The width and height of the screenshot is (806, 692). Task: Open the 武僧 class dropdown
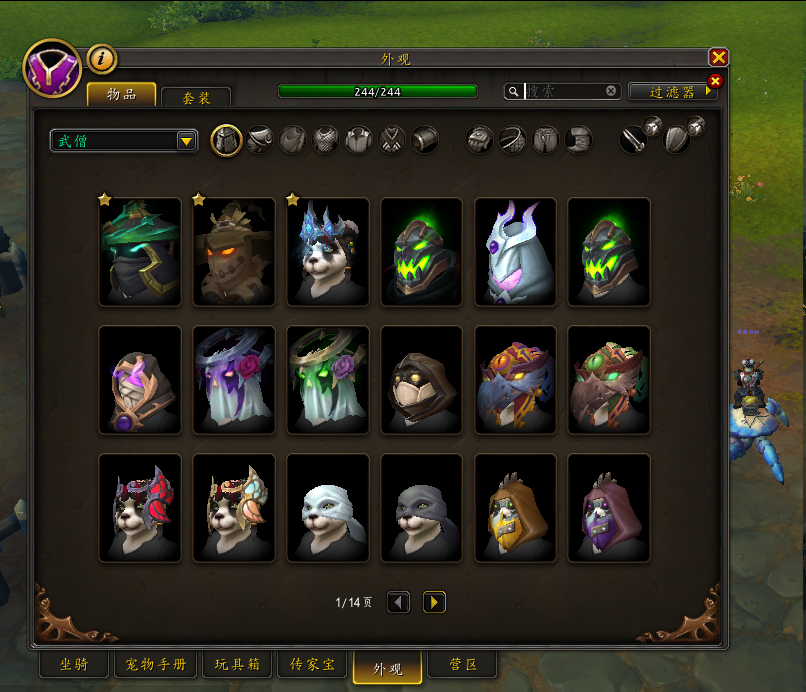[x=124, y=141]
